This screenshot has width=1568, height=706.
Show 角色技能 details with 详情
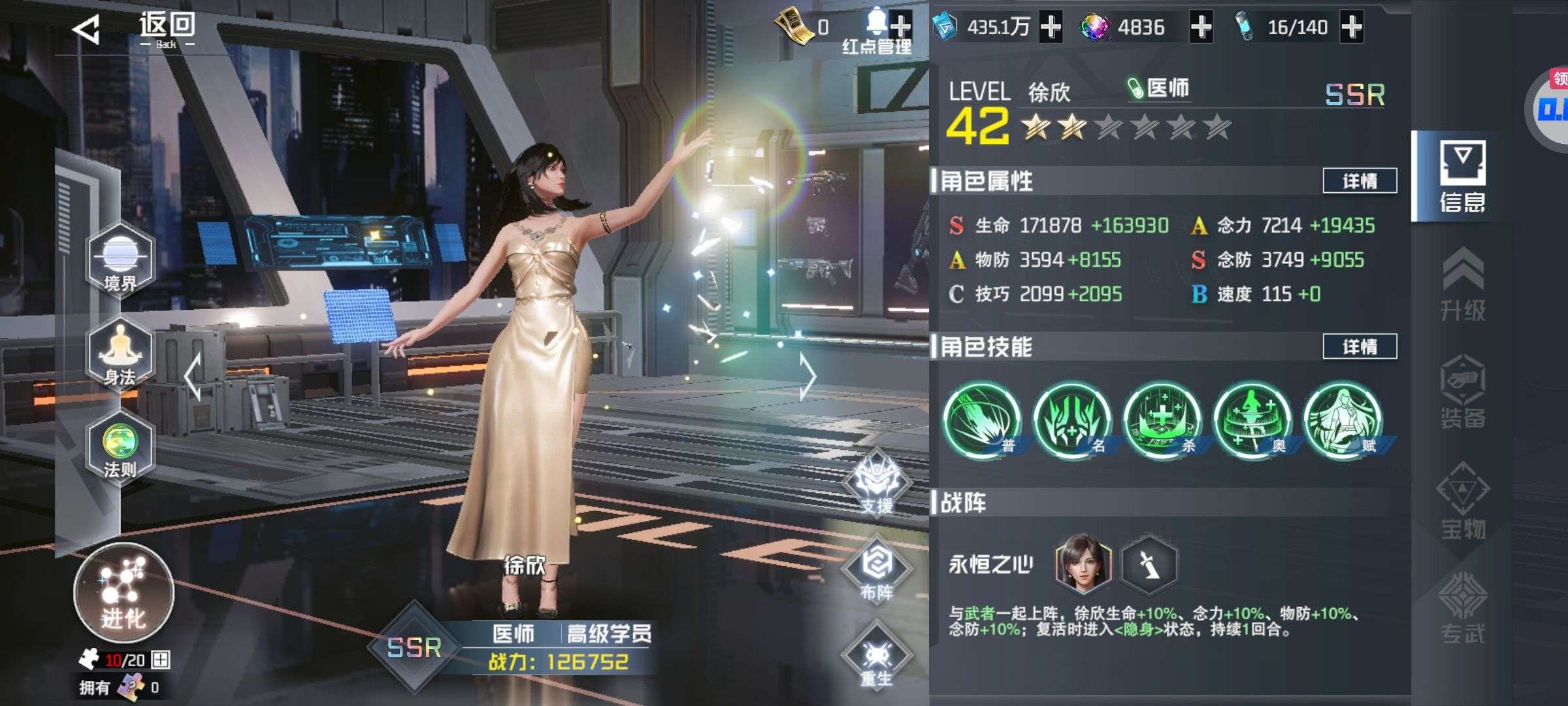[1360, 346]
